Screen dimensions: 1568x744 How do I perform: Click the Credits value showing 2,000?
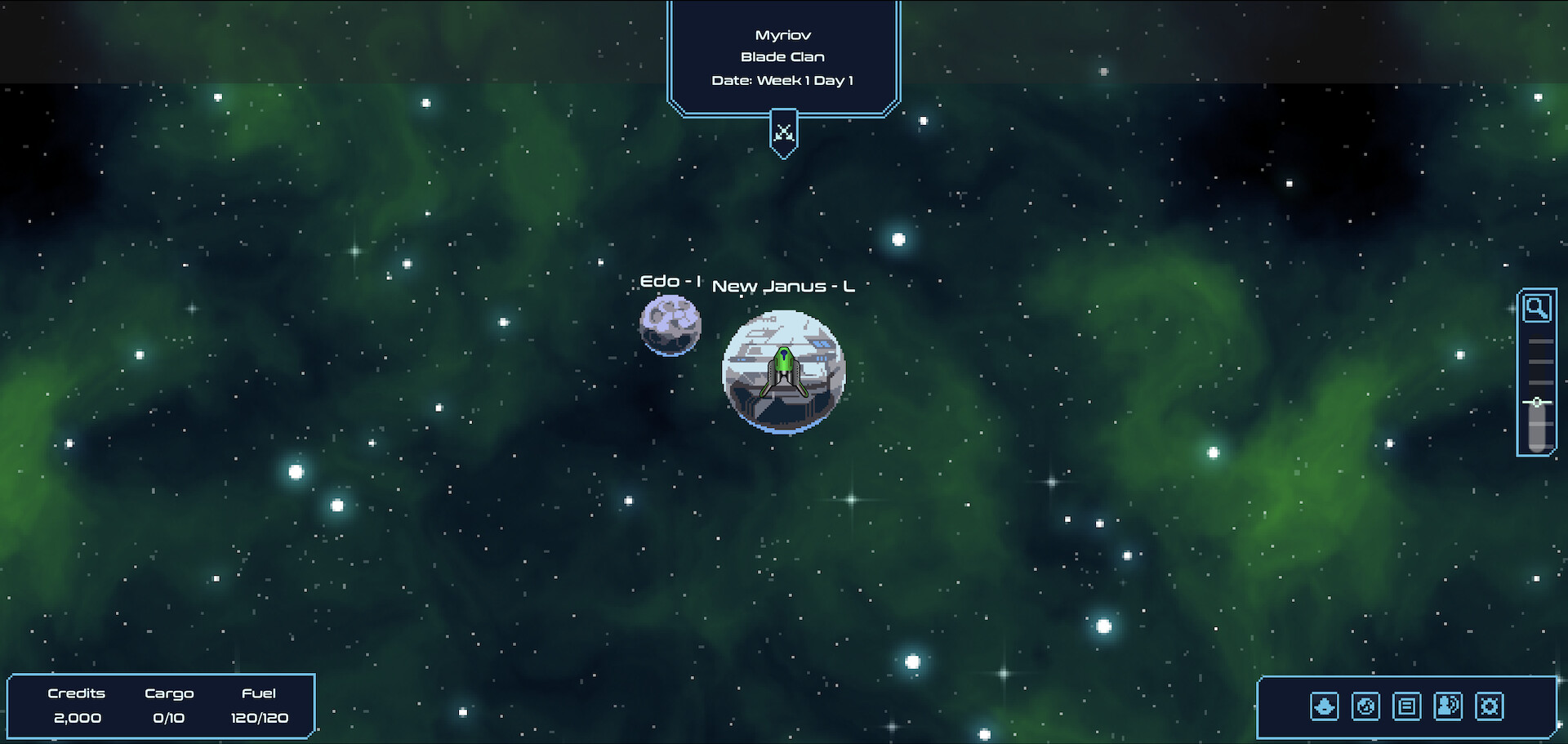(x=78, y=718)
